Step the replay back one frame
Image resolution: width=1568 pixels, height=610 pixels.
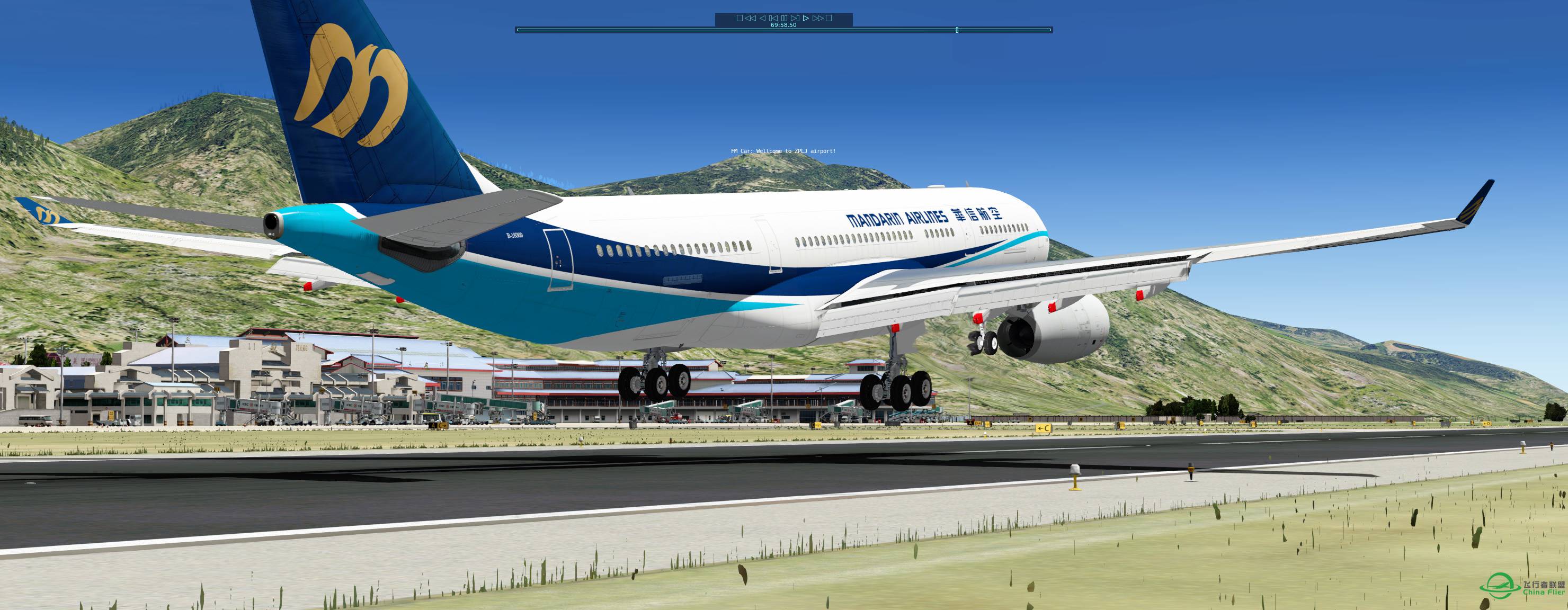[773, 18]
